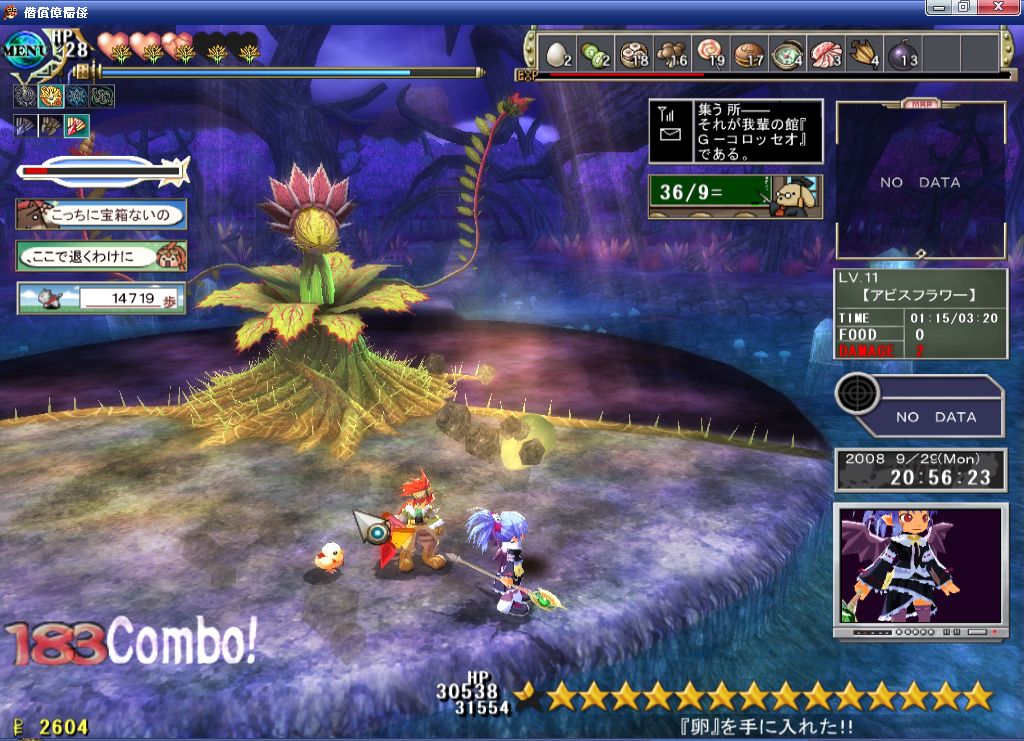The image size is (1024, 741).
Task: Select the character portrait monitor
Action: pos(920,570)
